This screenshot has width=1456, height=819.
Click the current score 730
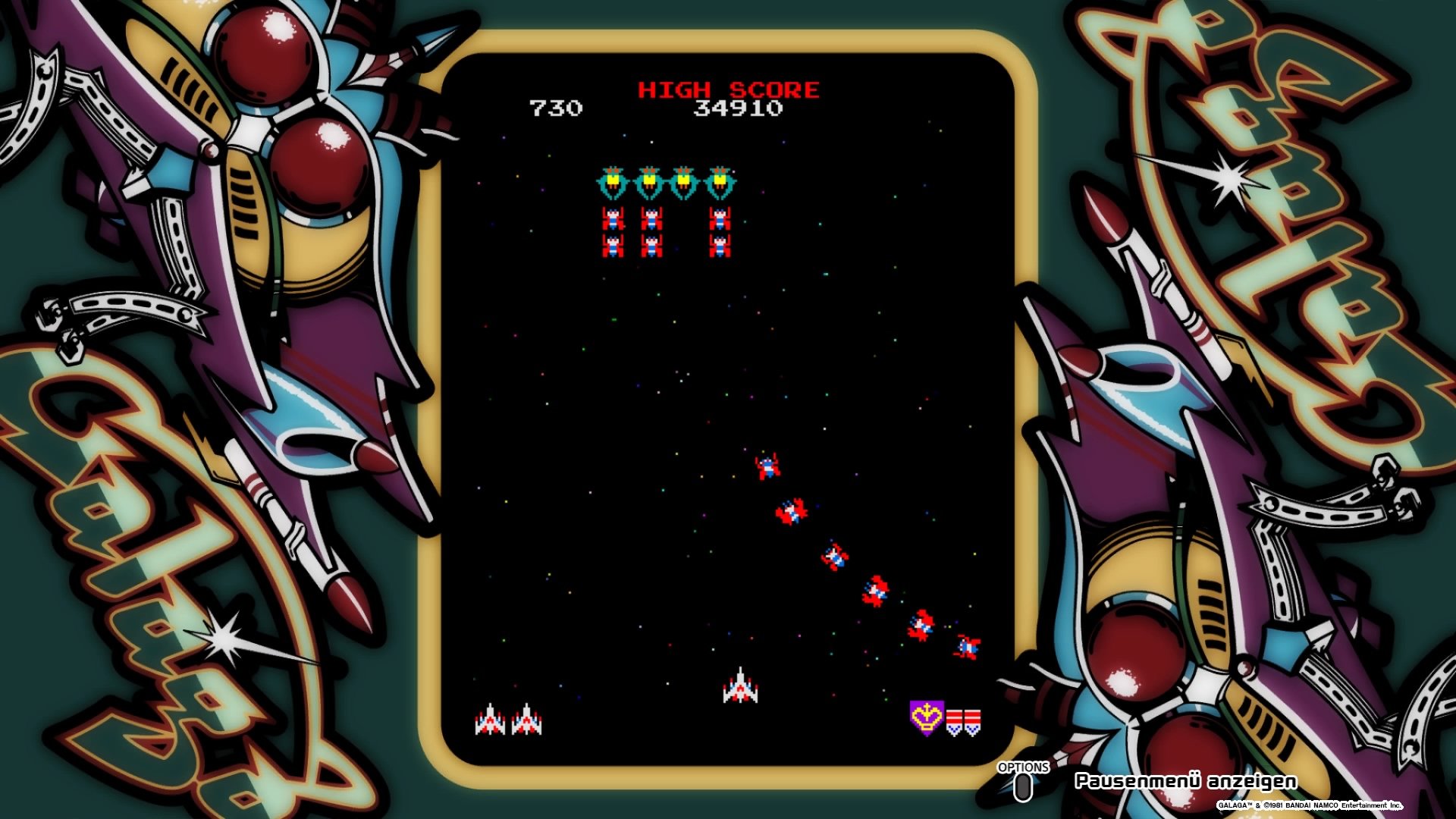[x=556, y=109]
